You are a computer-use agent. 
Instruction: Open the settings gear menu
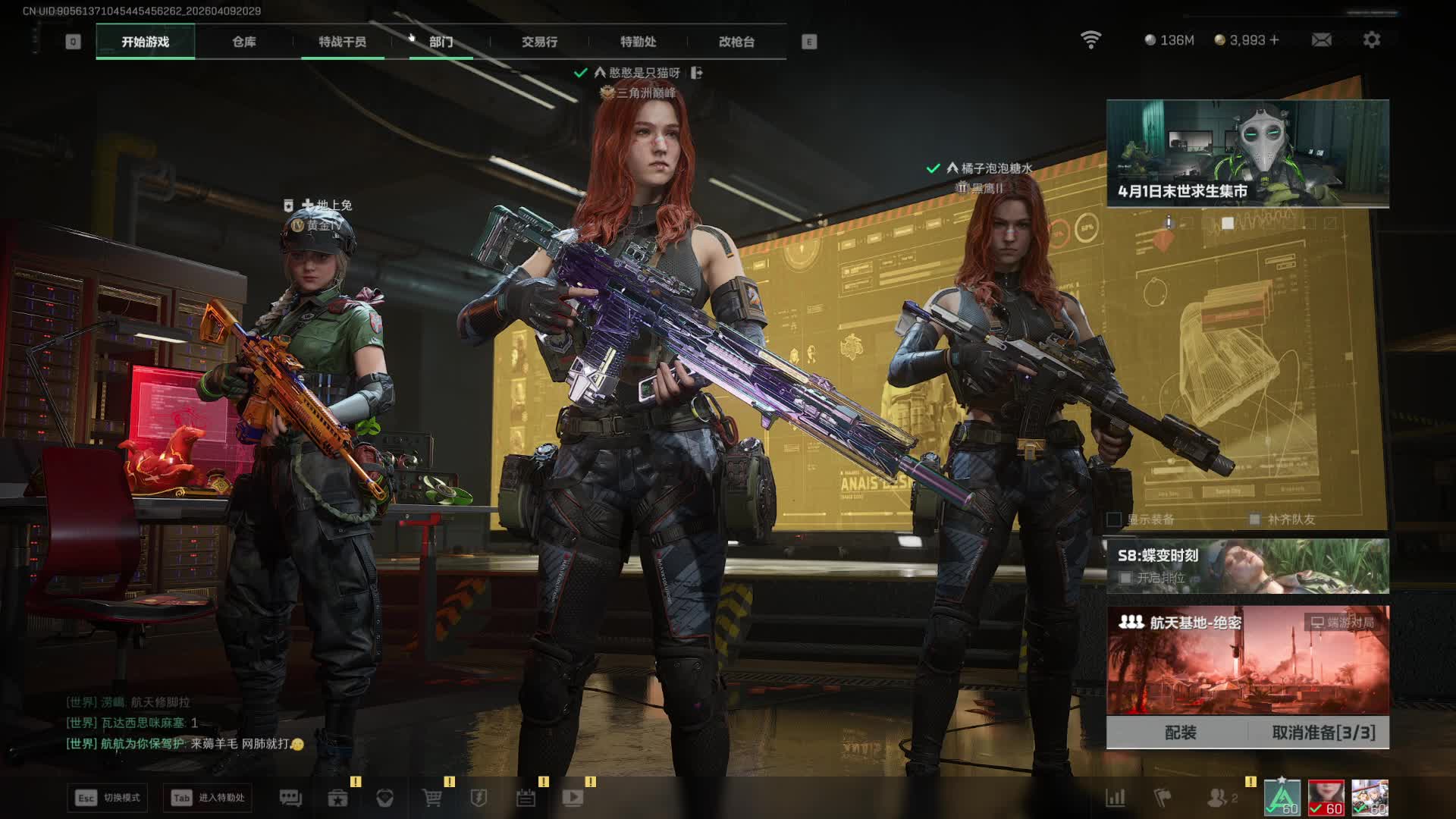tap(1371, 39)
